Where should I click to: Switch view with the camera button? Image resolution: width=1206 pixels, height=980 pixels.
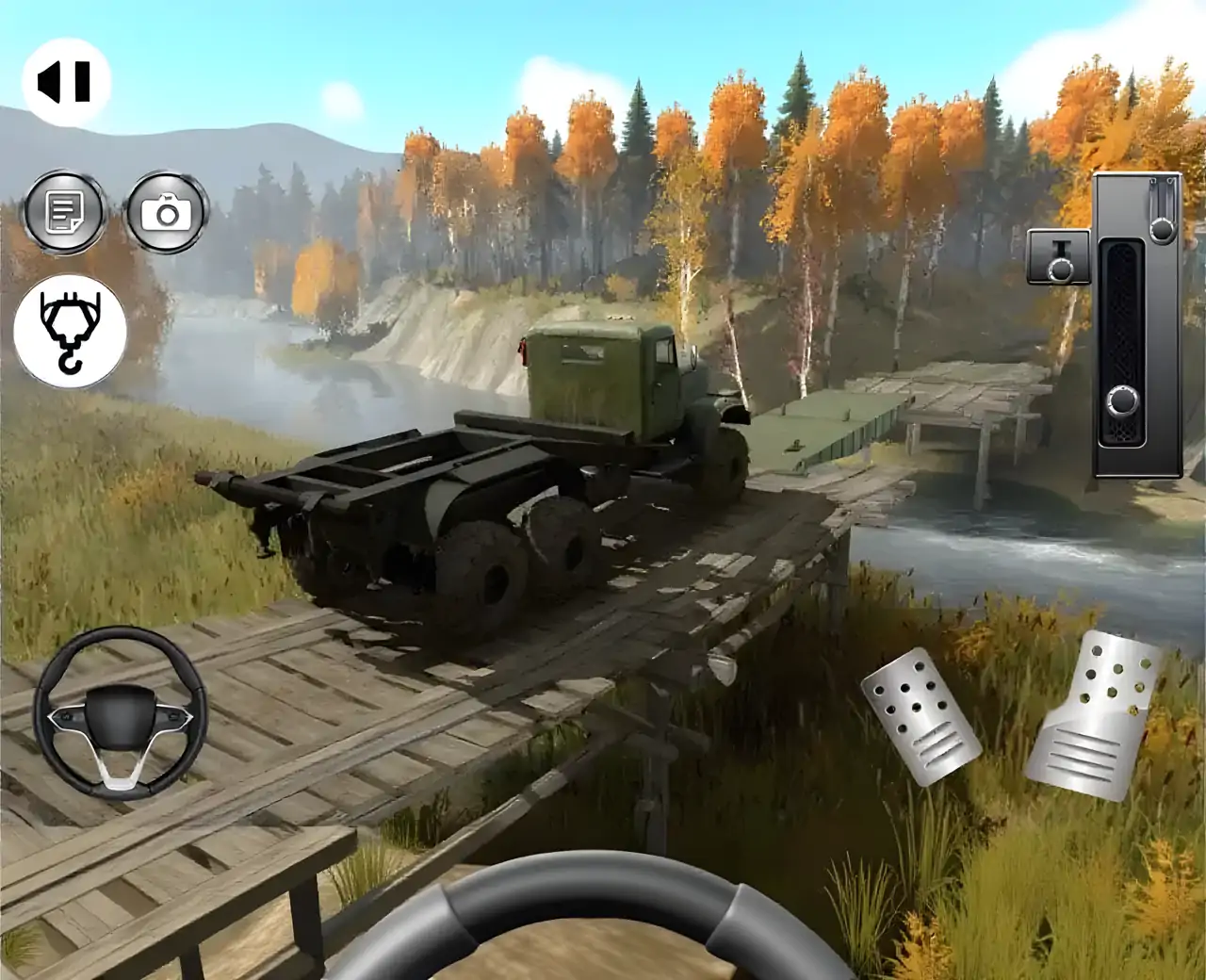(167, 213)
